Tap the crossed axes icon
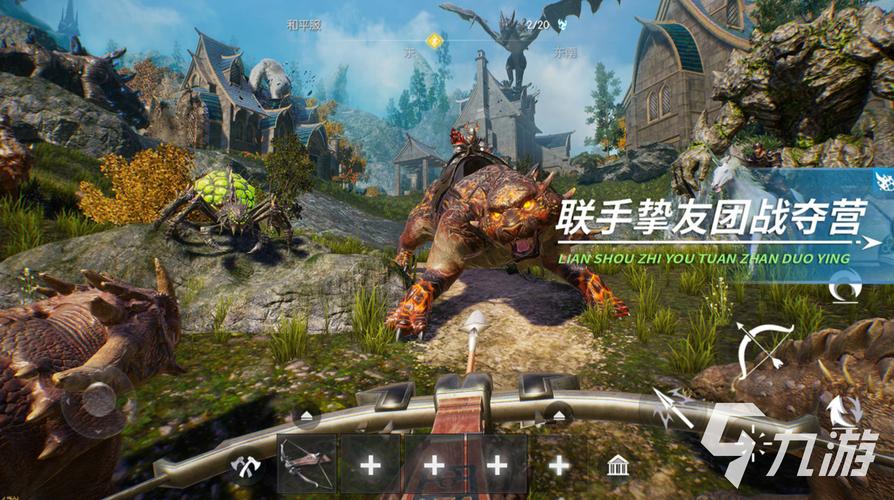Image resolution: width=894 pixels, height=500 pixels. point(243,465)
